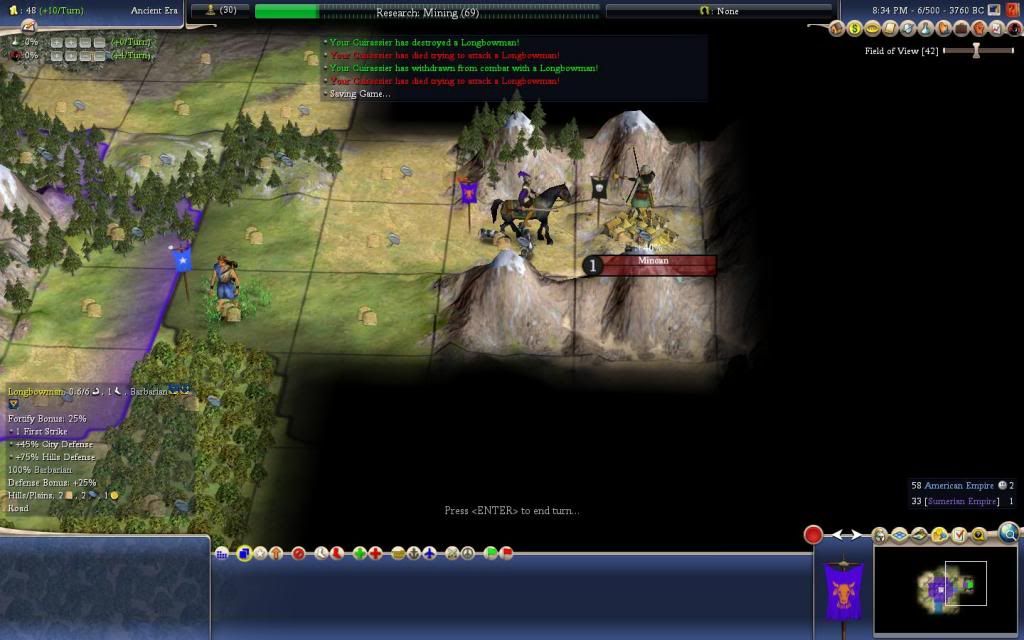Click the green flag action icon
This screenshot has height=640, width=1024.
click(x=491, y=553)
